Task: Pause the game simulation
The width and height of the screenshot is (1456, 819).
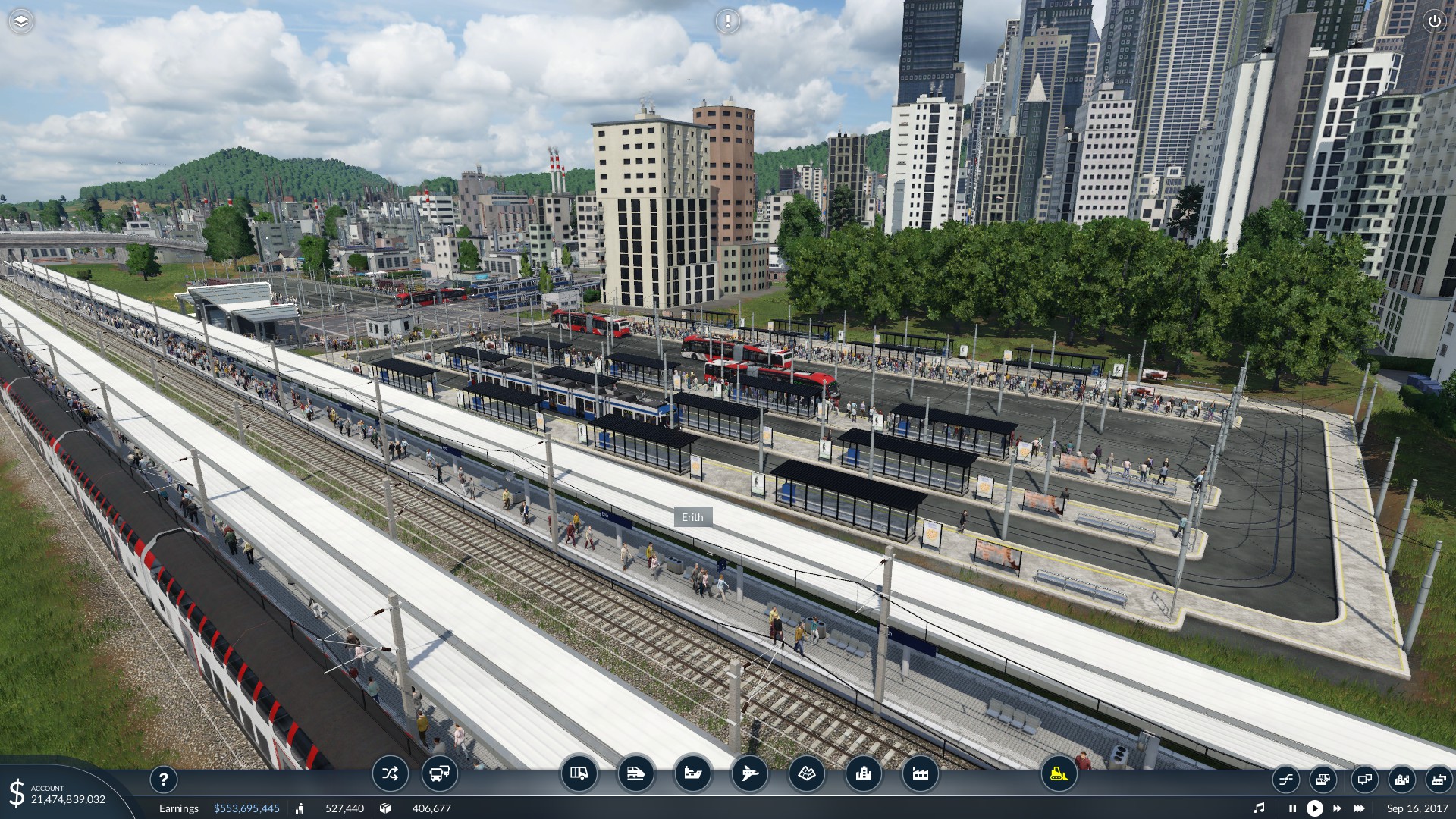Action: [x=1292, y=808]
